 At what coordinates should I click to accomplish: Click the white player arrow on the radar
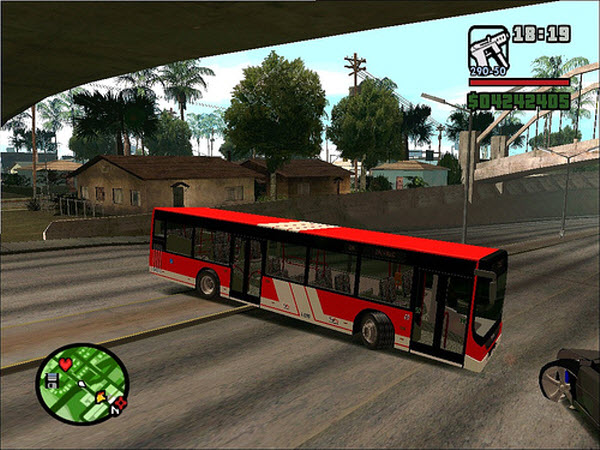click(x=82, y=383)
